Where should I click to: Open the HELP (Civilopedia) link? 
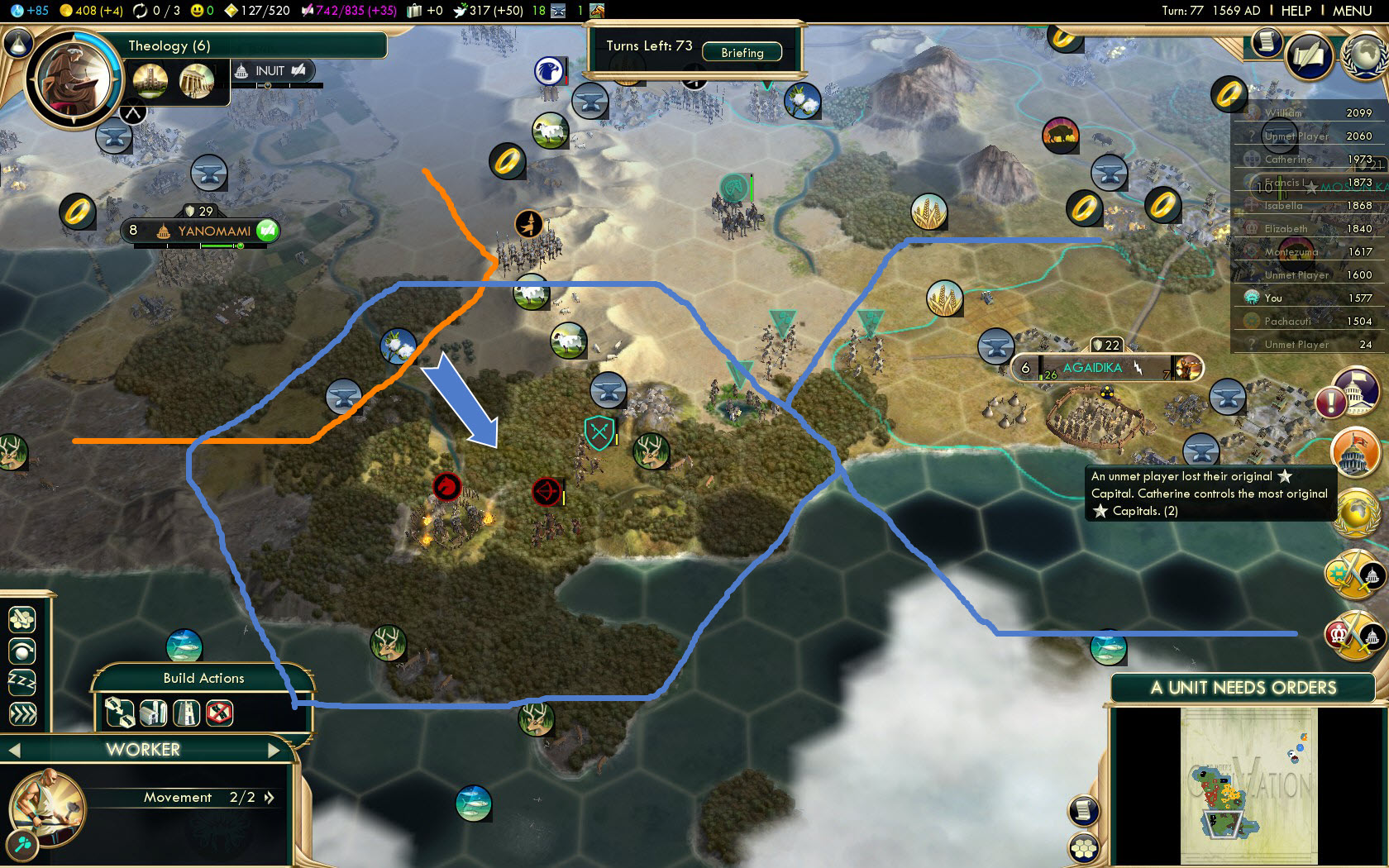pyautogui.click(x=1296, y=11)
